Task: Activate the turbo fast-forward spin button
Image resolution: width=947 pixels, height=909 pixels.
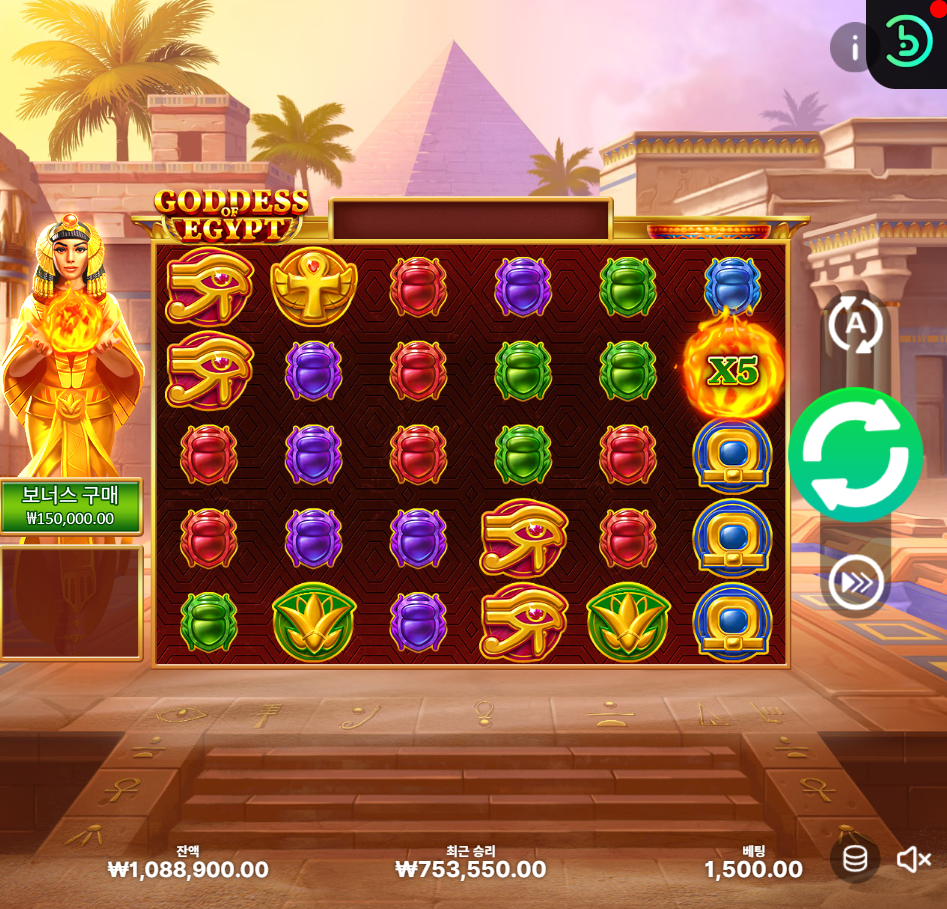Action: click(x=856, y=582)
